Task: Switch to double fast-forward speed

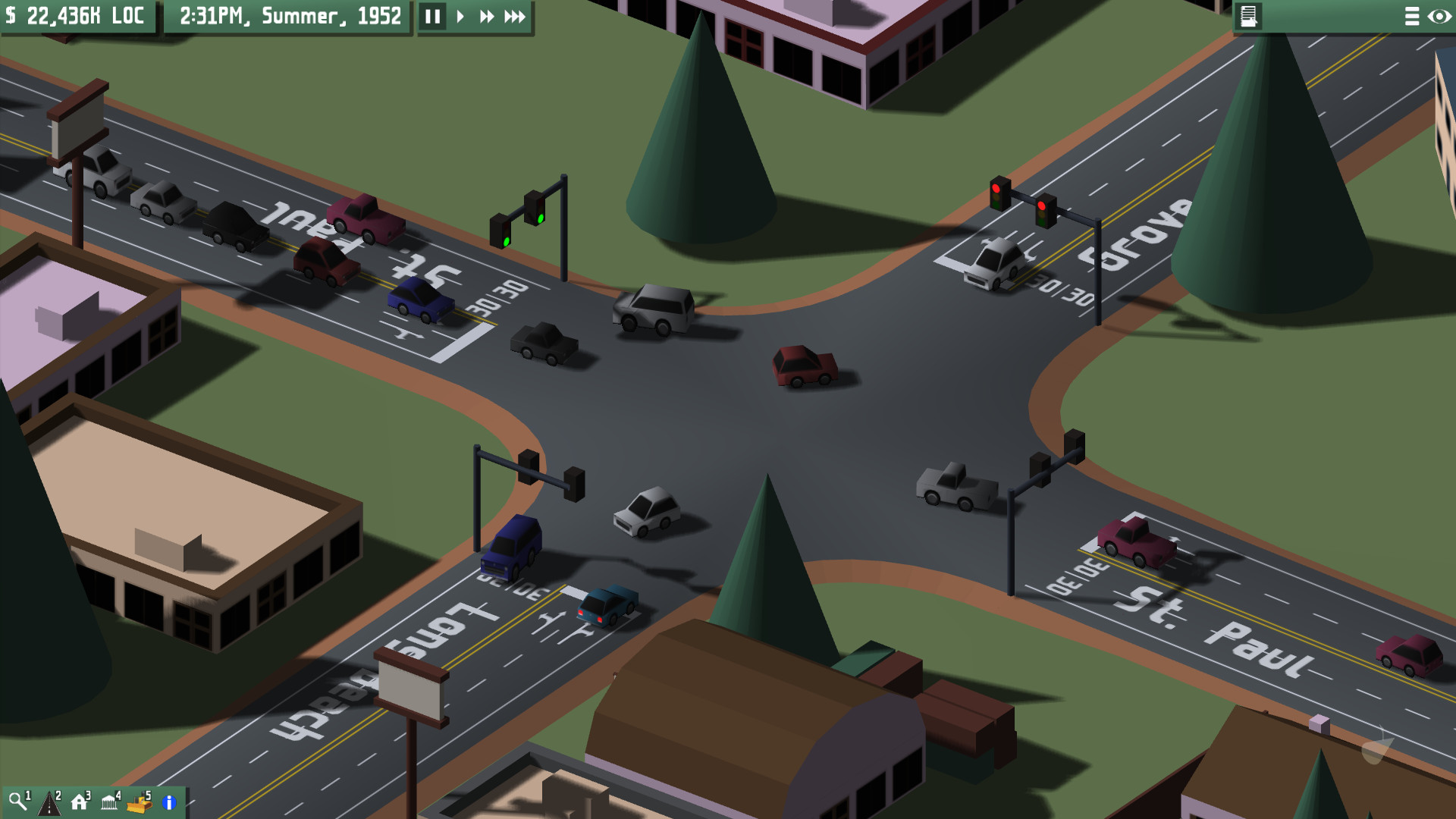Action: point(486,17)
